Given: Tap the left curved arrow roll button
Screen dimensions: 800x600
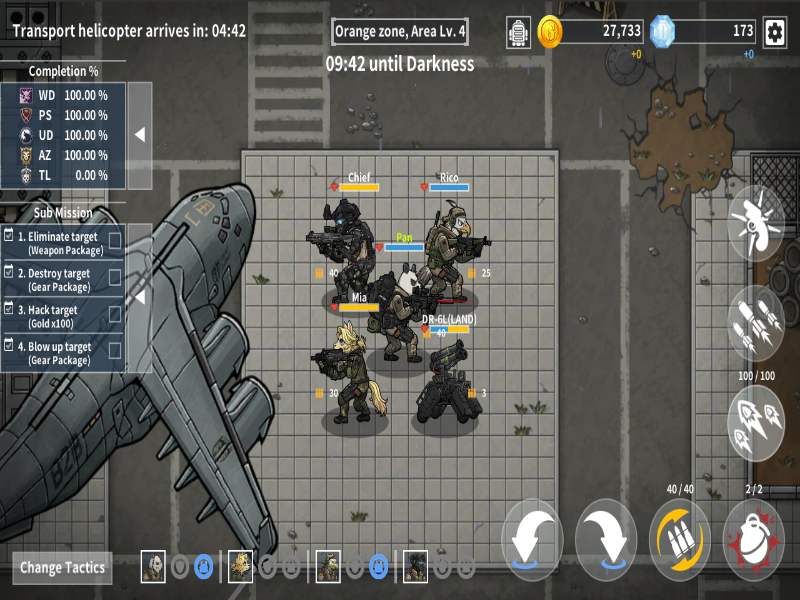Looking at the screenshot, I should pyautogui.click(x=532, y=537).
